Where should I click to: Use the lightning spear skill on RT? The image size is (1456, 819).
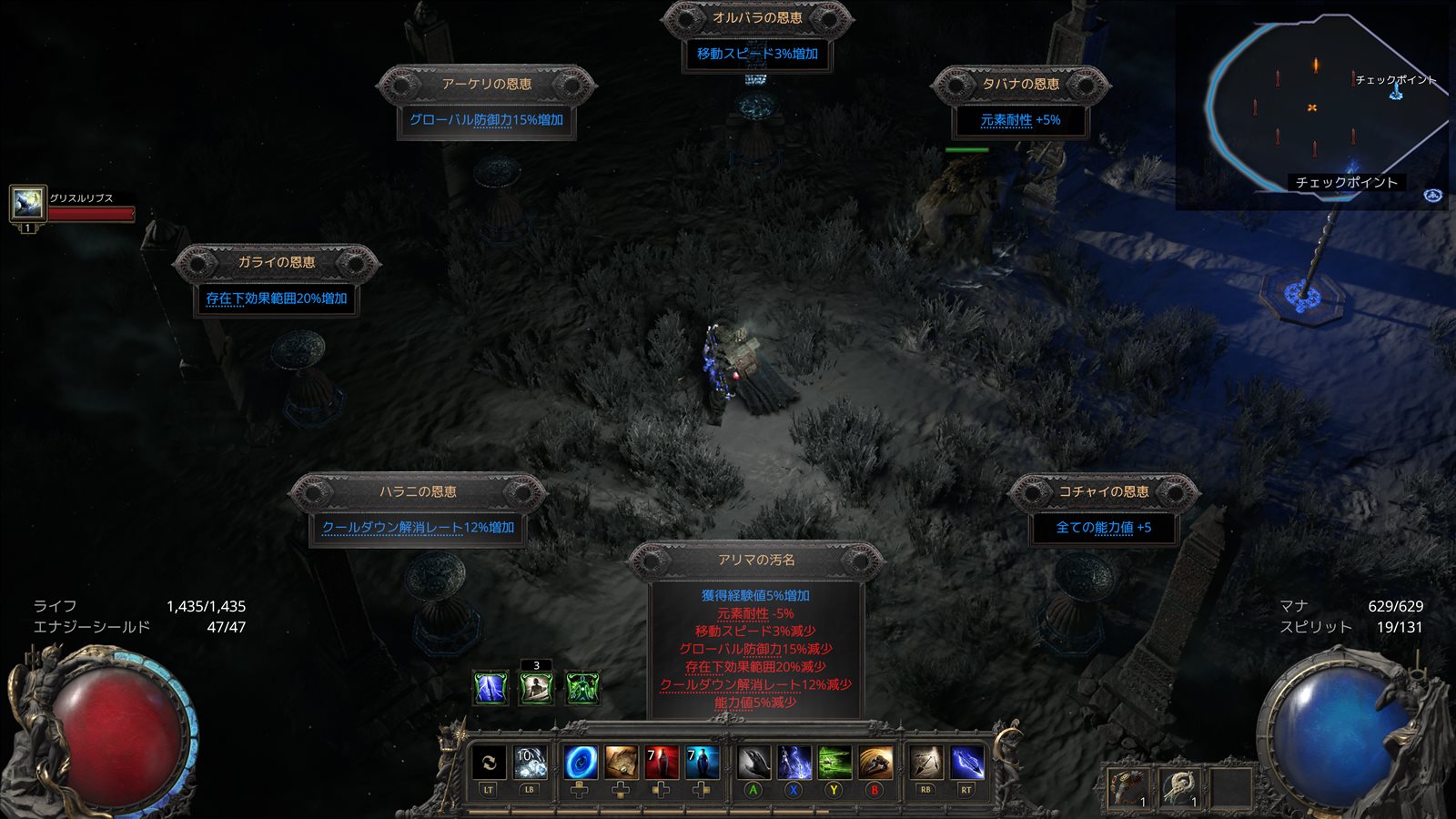pos(966,763)
